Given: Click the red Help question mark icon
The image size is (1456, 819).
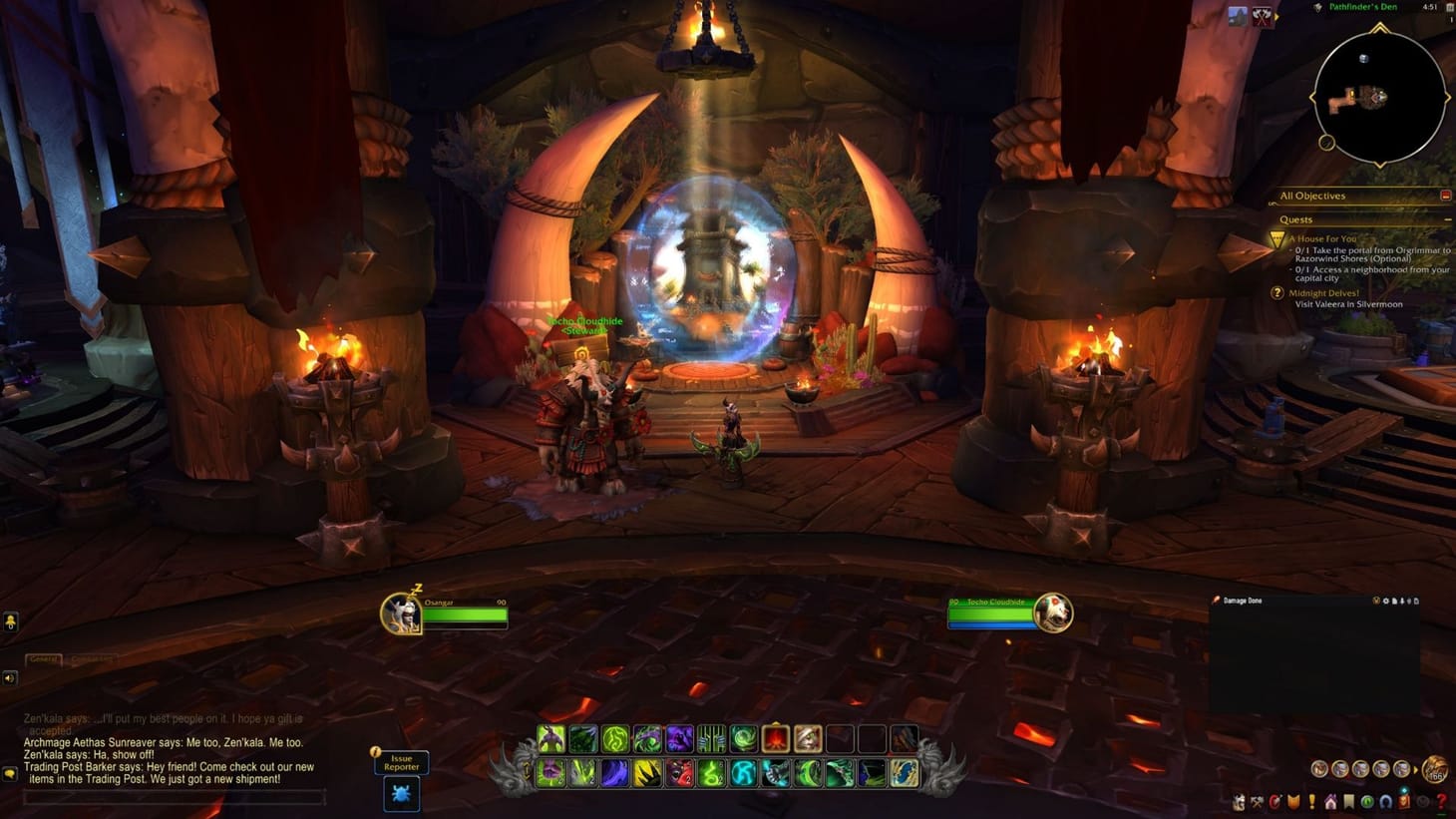Looking at the screenshot, I should pos(1442,802).
